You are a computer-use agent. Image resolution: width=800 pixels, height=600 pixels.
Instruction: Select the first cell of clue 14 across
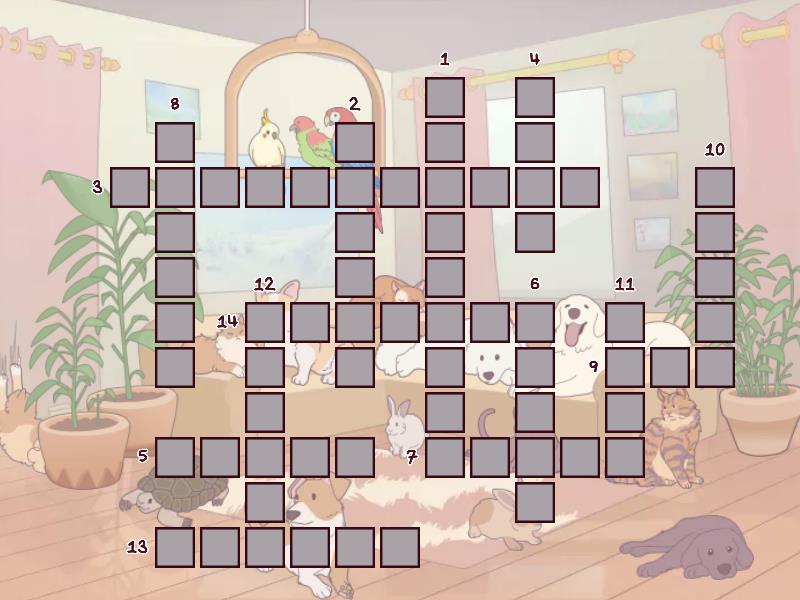pyautogui.click(x=265, y=322)
